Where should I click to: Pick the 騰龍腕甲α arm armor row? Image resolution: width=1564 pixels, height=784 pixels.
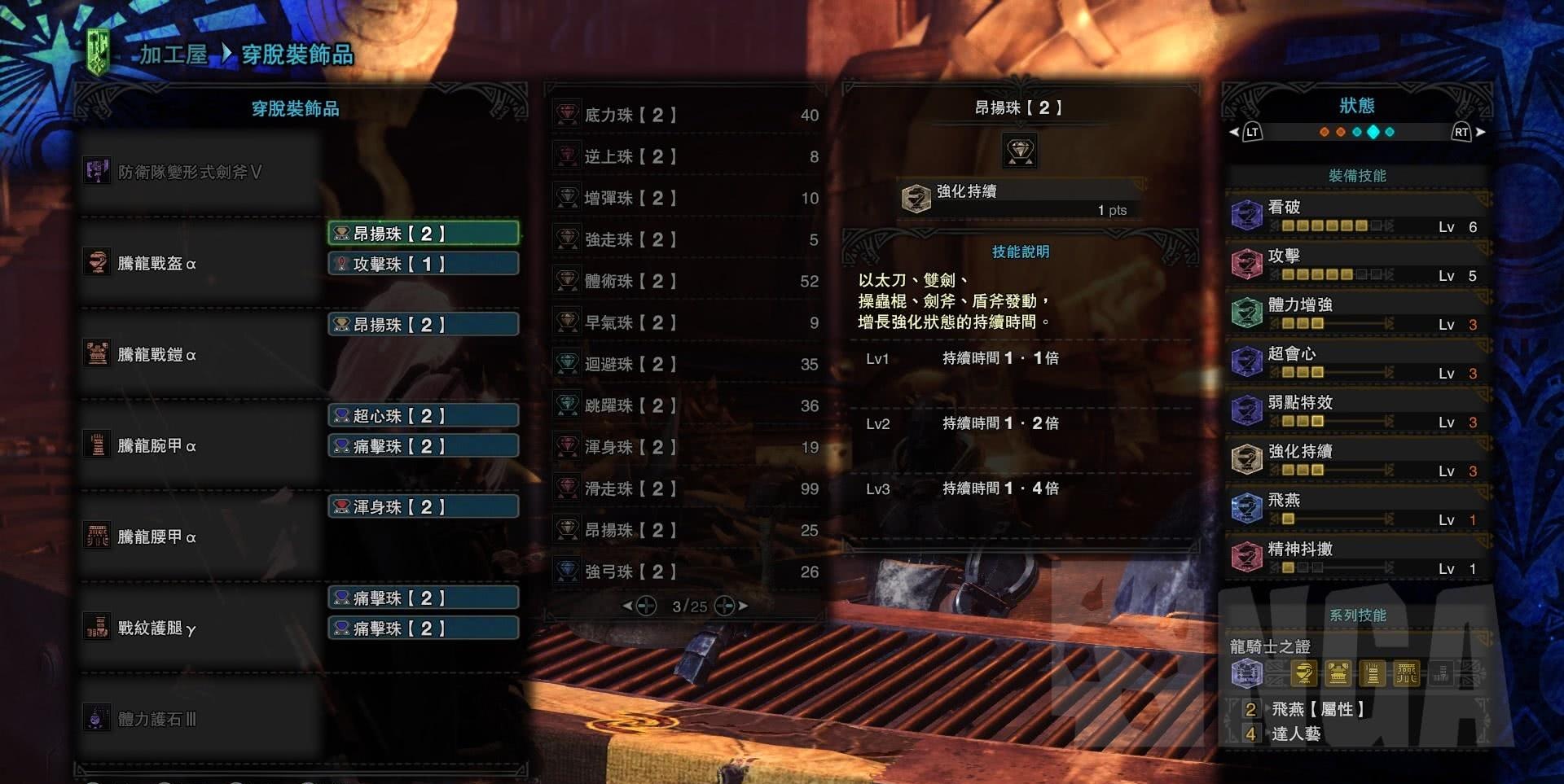coord(156,445)
